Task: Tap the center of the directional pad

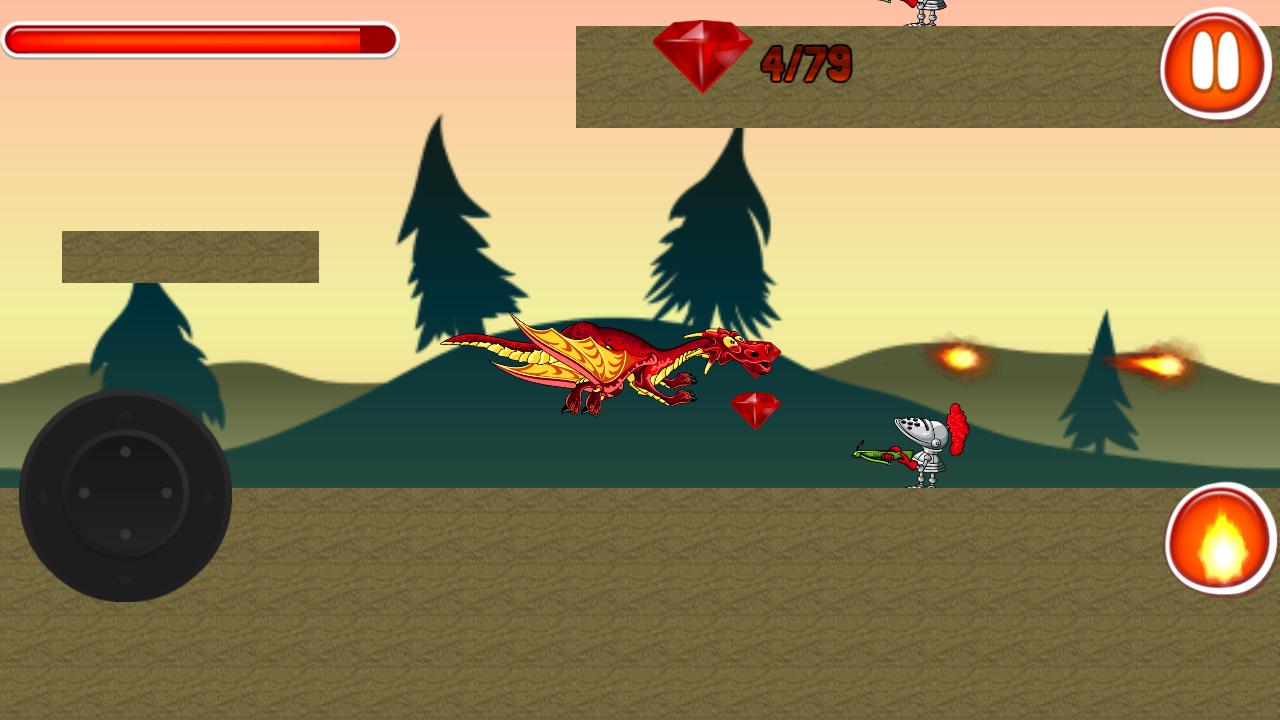Action: coord(124,492)
